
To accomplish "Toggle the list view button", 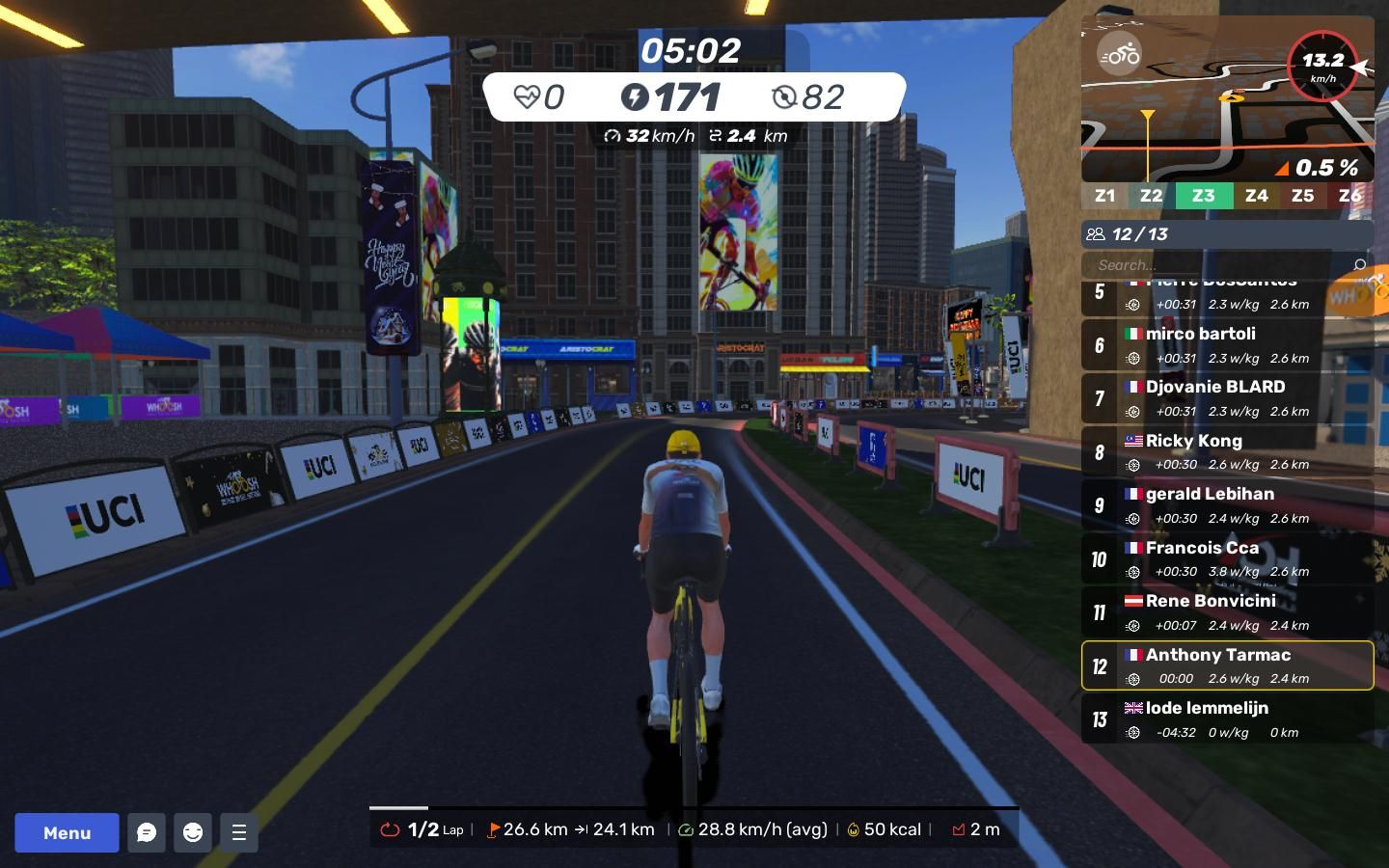I will click(239, 832).
